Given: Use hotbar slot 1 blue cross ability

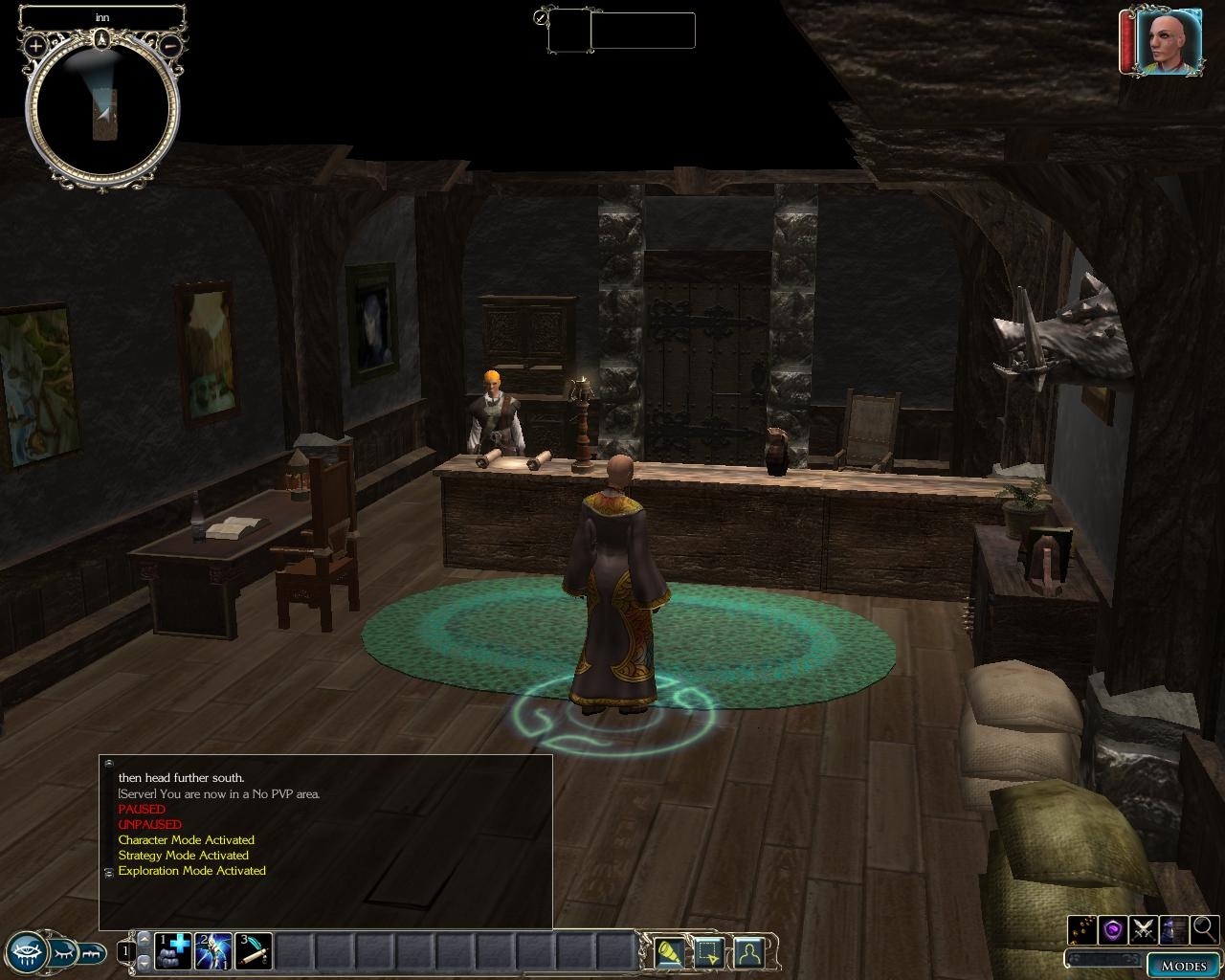Looking at the screenshot, I should click(x=173, y=951).
